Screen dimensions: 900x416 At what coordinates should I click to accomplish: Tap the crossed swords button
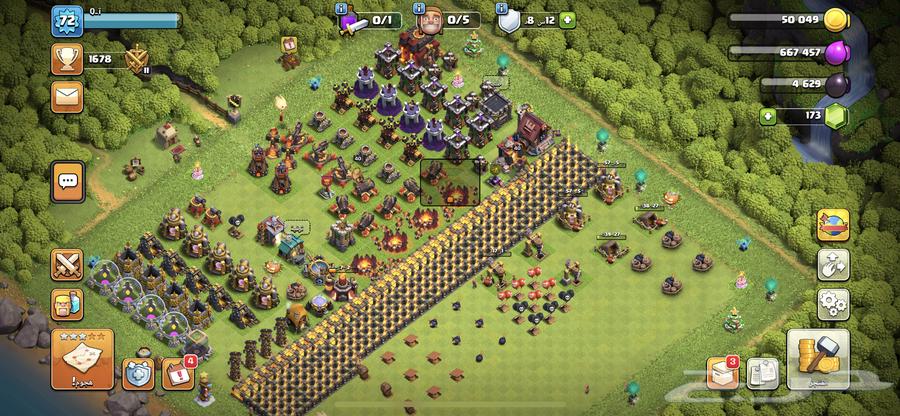(67, 264)
